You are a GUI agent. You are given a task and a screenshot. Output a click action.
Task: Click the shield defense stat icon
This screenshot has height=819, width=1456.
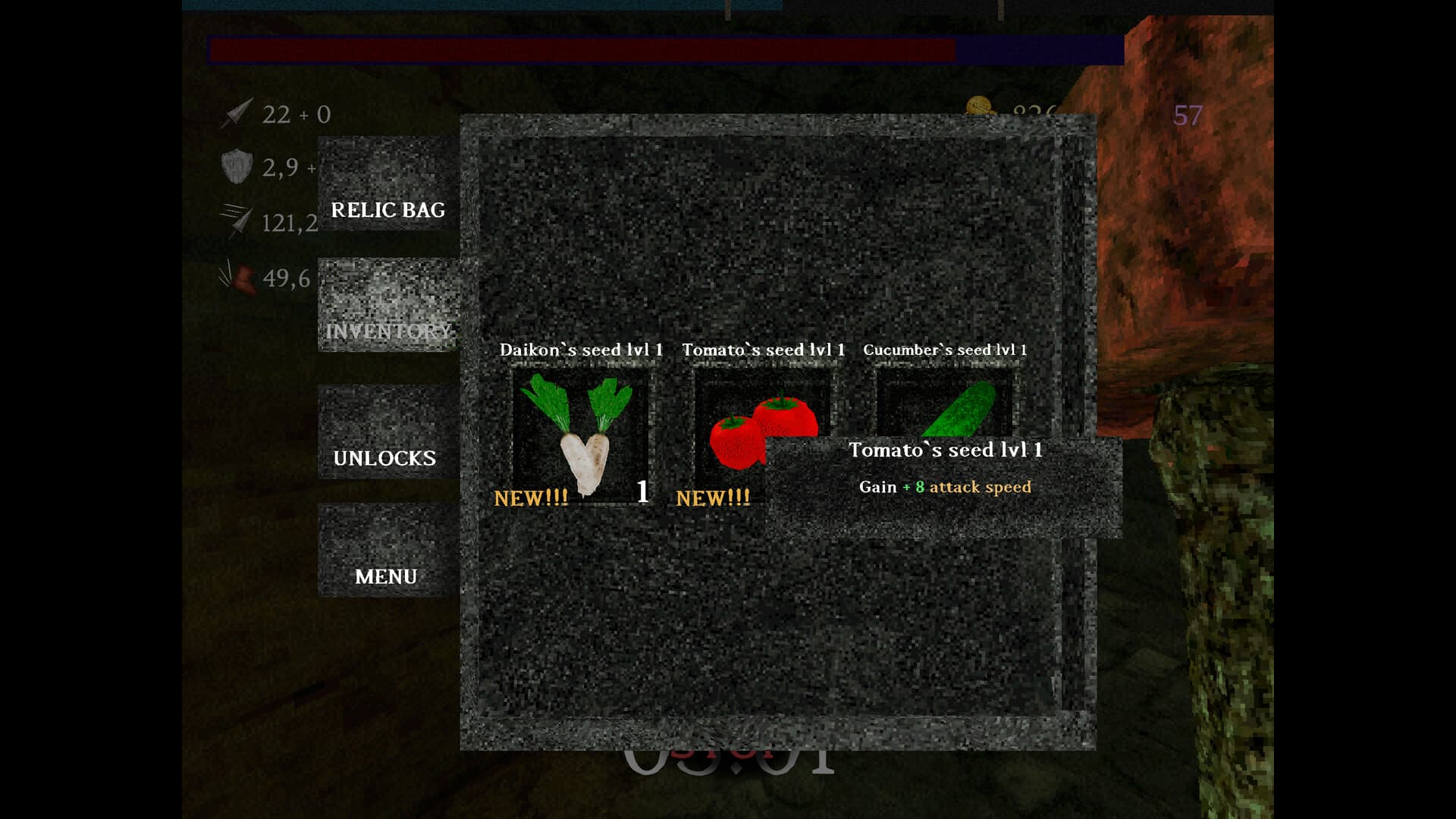click(x=237, y=165)
